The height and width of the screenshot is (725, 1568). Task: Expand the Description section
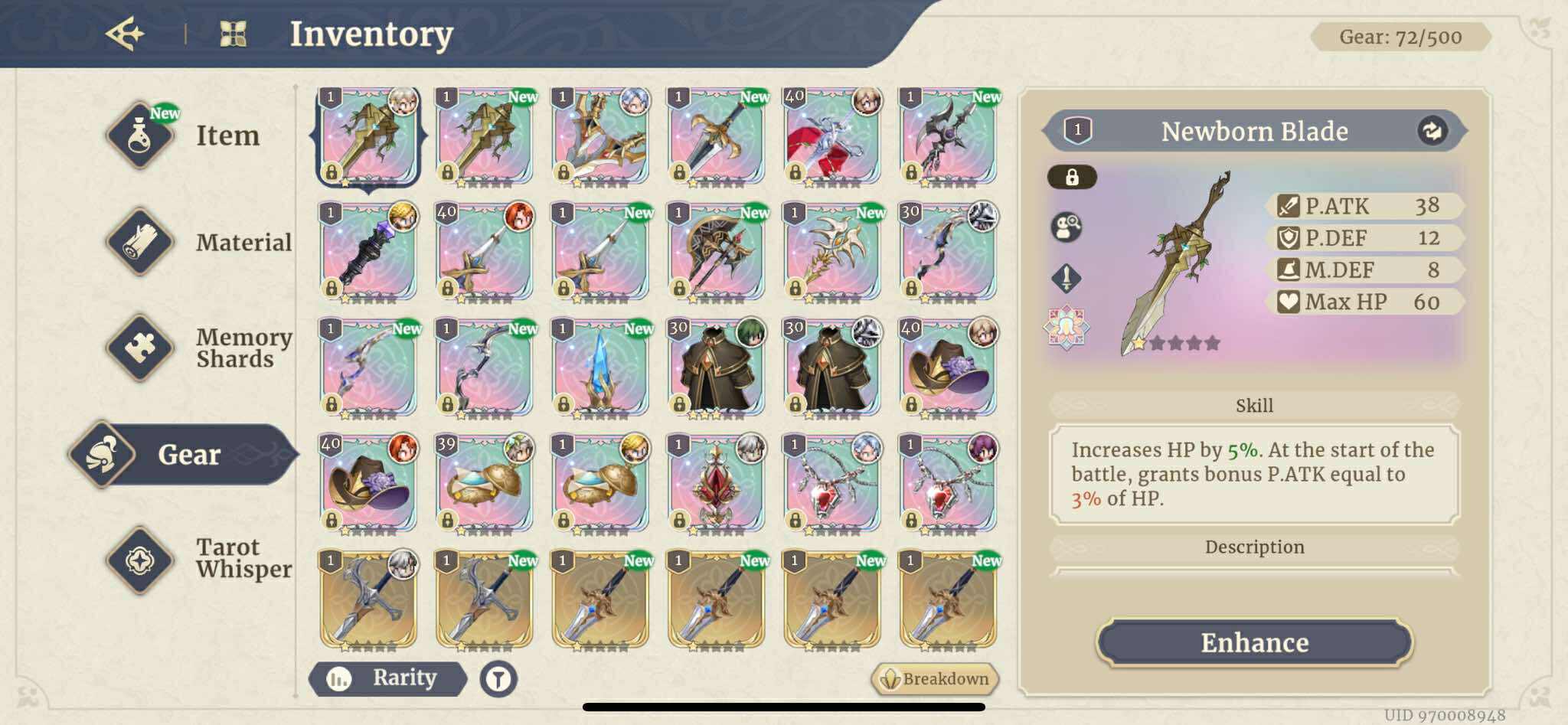1253,547
